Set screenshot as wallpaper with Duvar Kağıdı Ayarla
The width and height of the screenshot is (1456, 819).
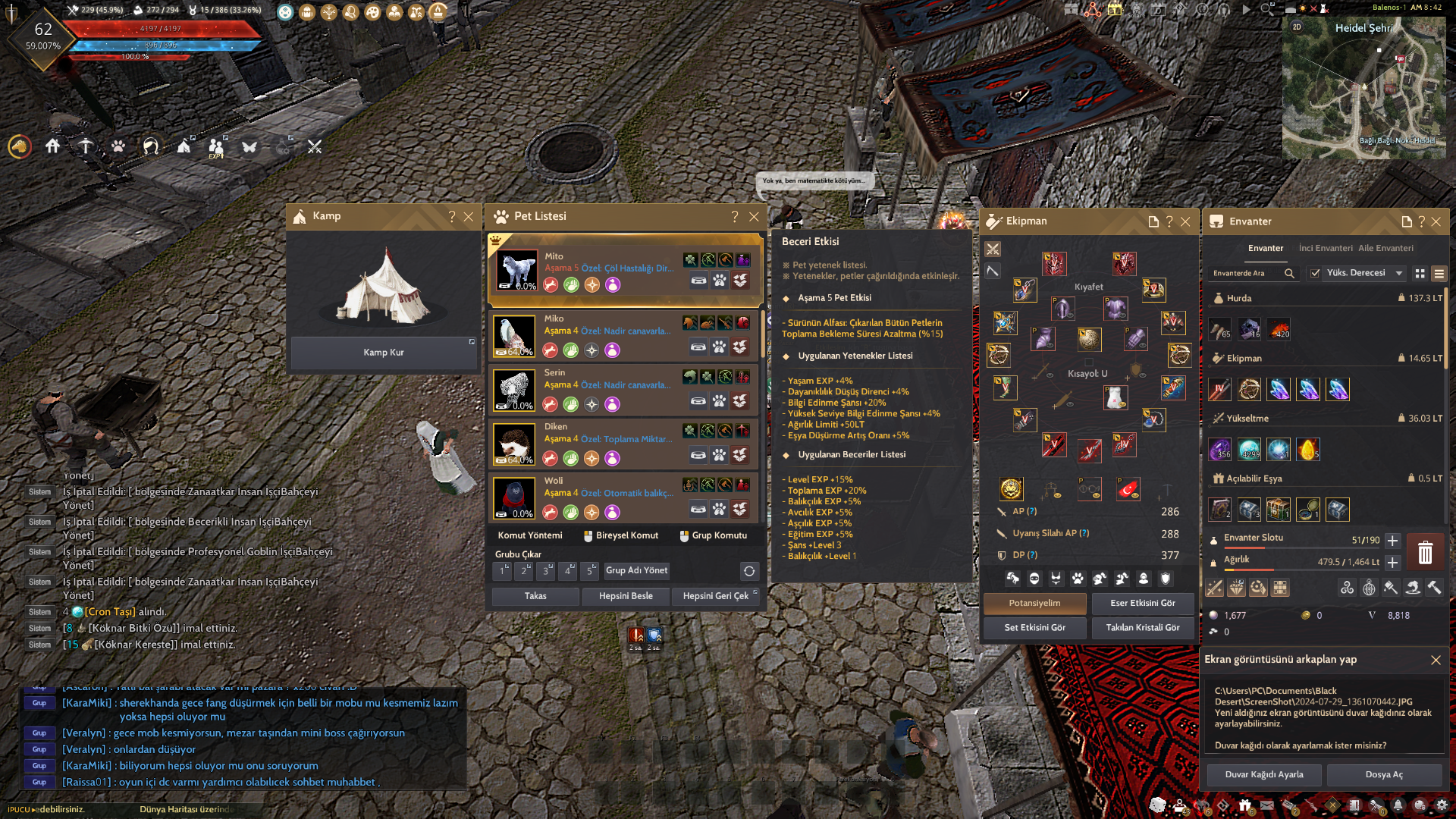(1264, 774)
